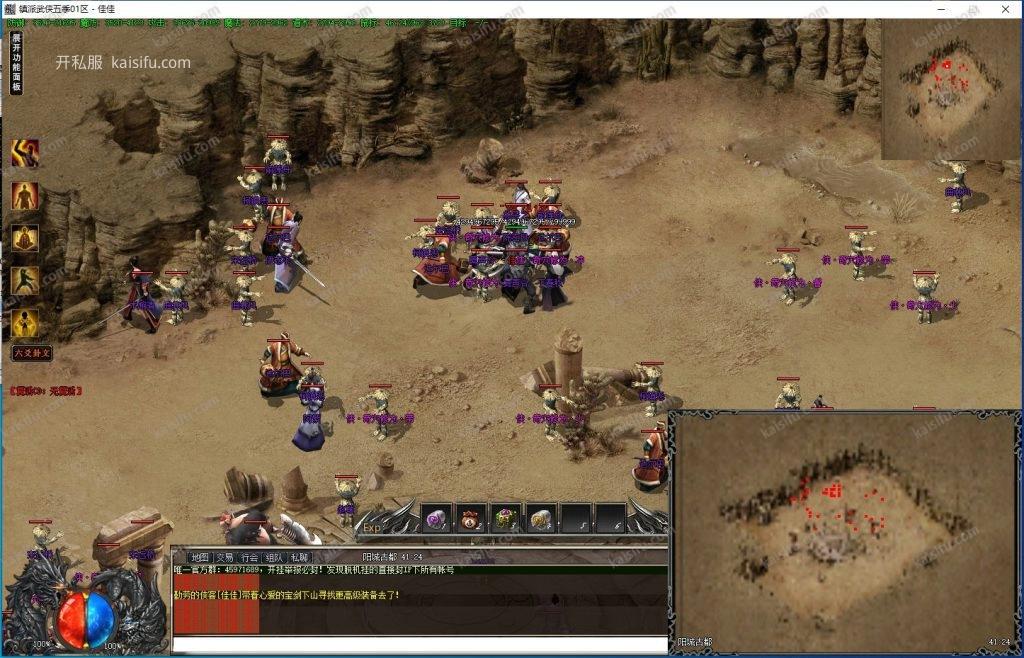Click the chat text input field

(x=420, y=644)
